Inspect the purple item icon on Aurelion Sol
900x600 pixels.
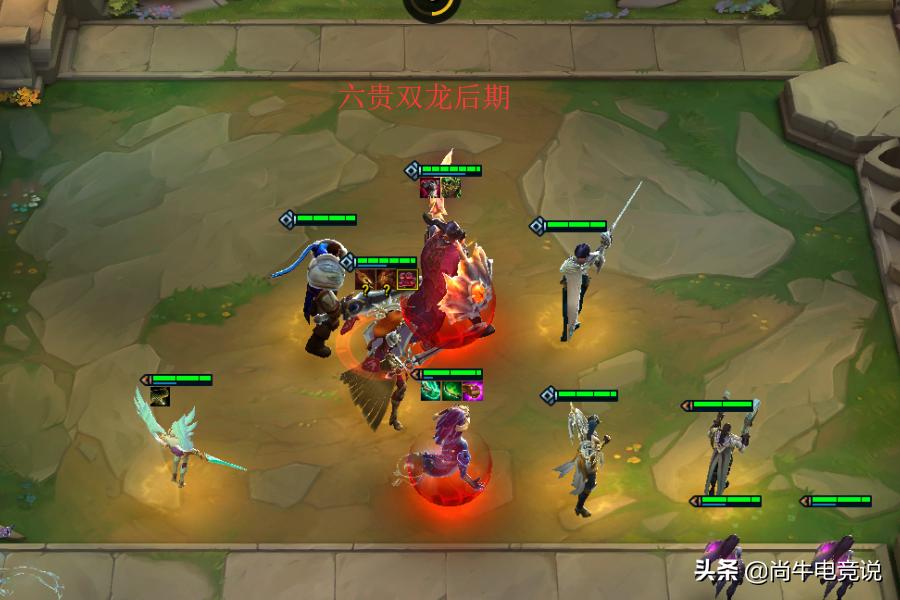[473, 391]
